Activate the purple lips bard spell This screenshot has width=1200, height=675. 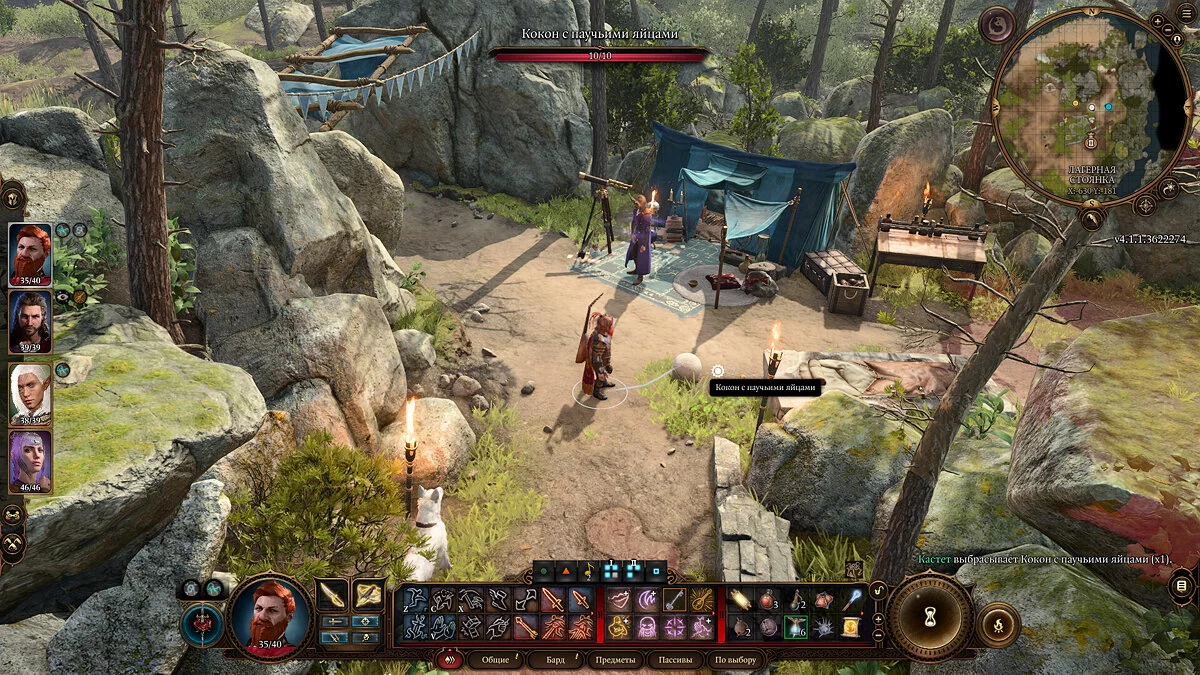(x=619, y=600)
